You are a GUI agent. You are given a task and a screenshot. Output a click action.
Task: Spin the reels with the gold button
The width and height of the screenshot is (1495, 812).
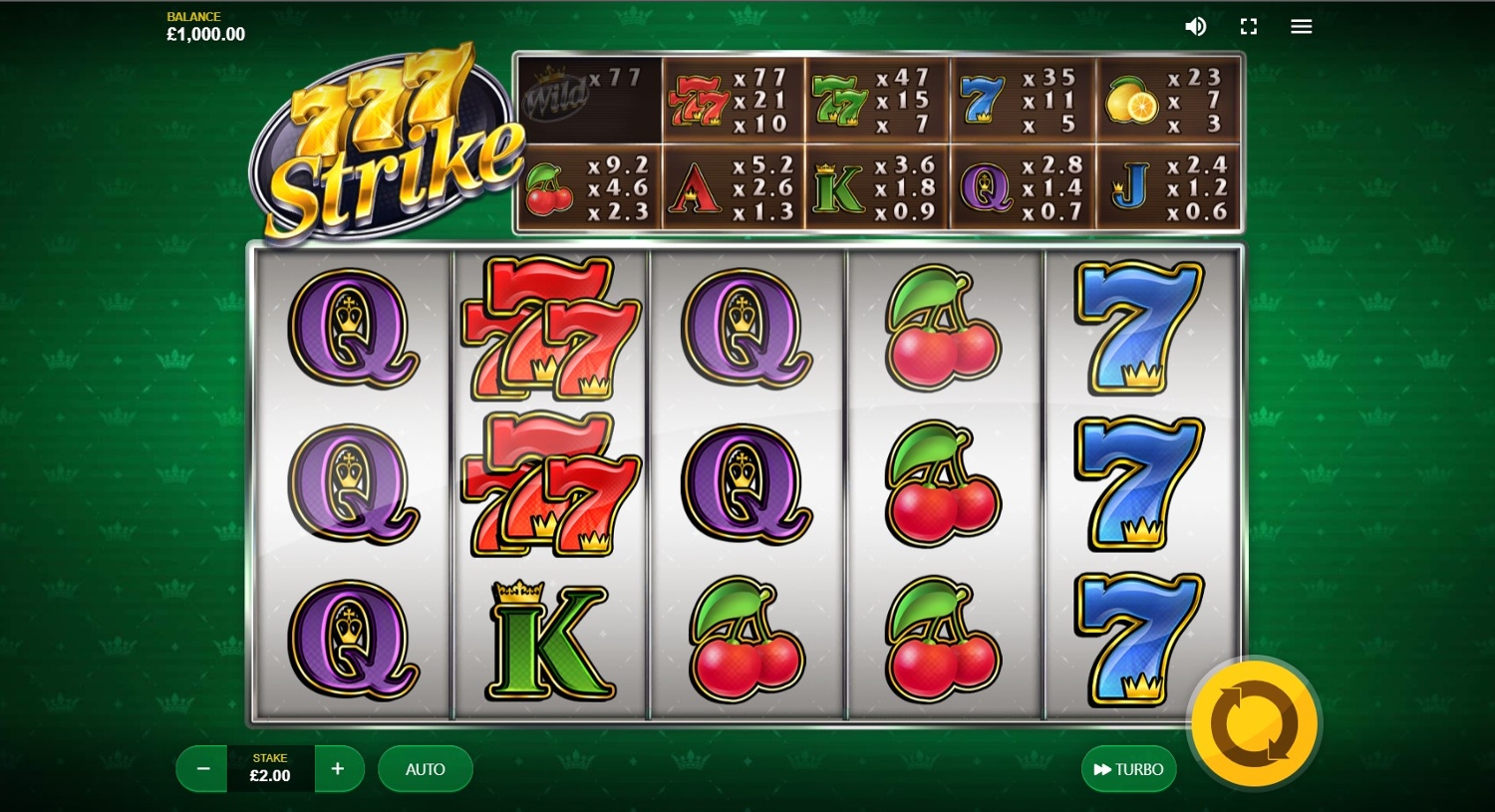click(1254, 724)
